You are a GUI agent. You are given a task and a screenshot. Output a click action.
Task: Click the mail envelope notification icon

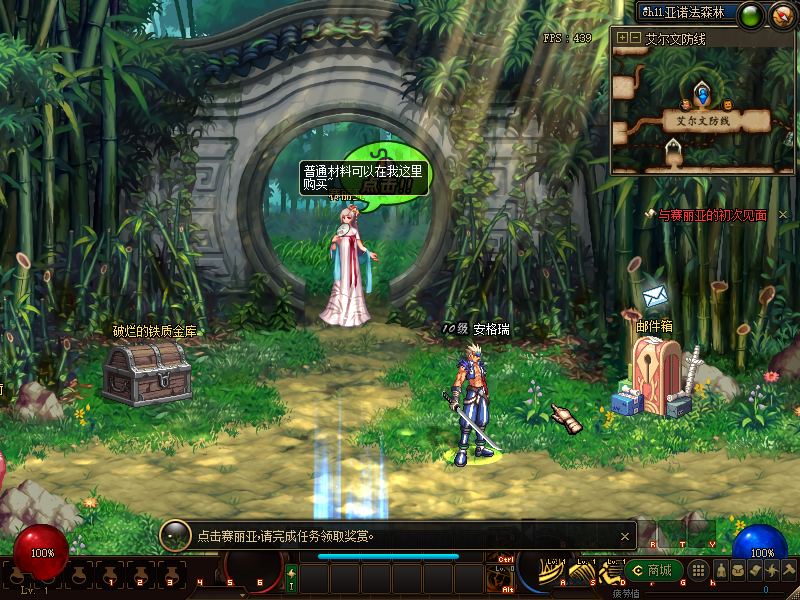pyautogui.click(x=655, y=296)
